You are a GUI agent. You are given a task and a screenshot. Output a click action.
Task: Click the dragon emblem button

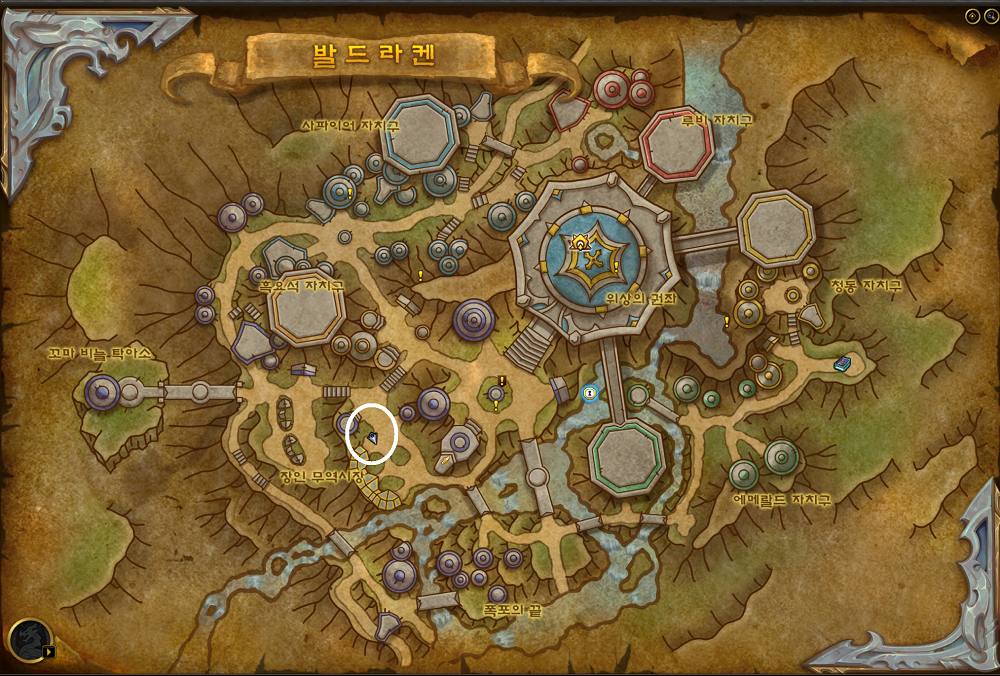[x=27, y=640]
